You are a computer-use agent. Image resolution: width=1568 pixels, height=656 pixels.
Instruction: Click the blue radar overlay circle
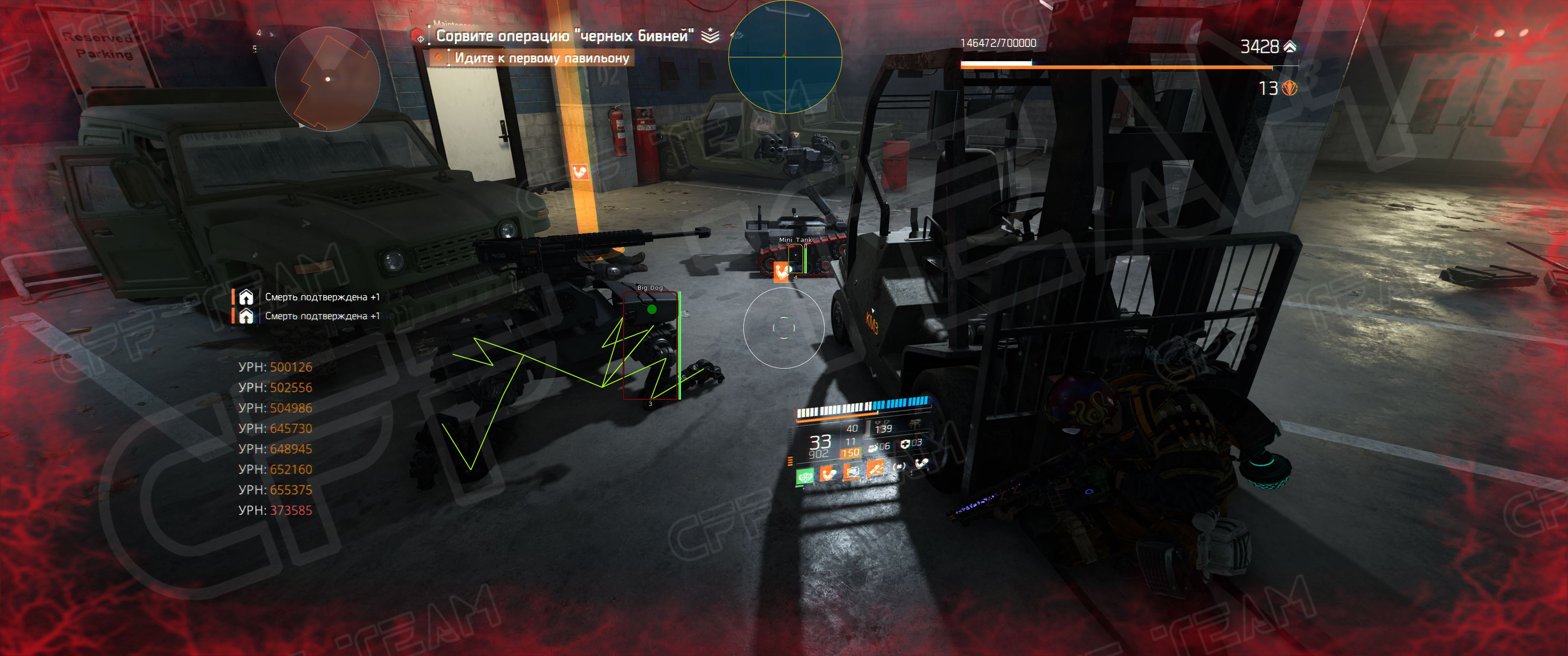[x=784, y=56]
